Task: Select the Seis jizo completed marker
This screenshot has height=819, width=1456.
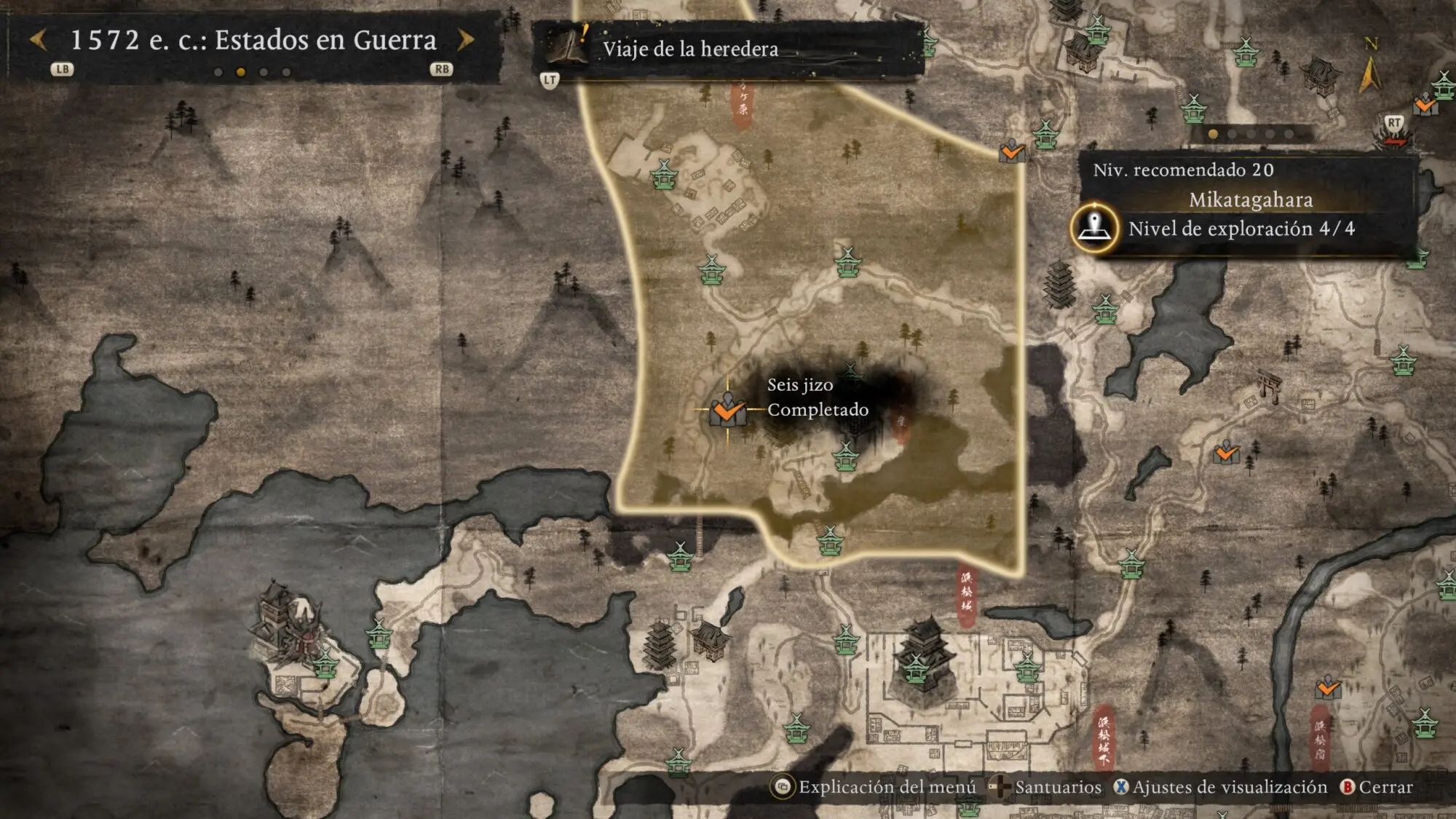Action: 727,410
